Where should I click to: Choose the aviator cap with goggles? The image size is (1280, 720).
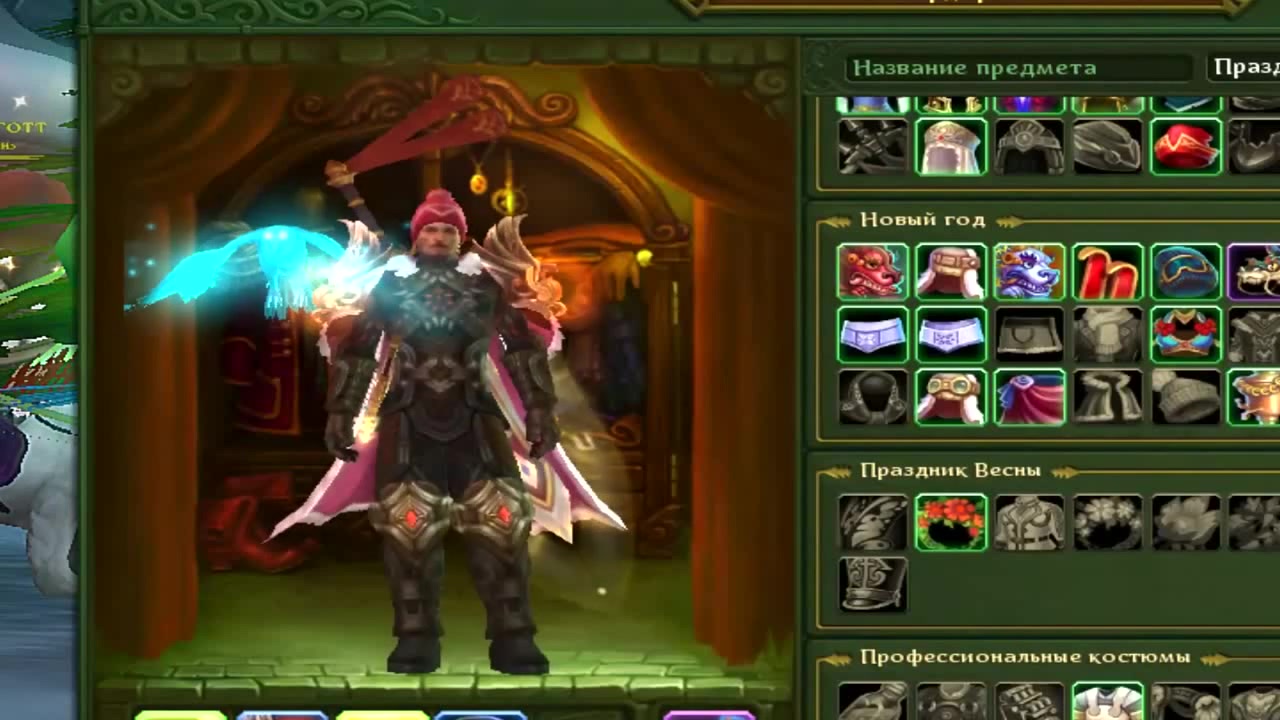[951, 397]
